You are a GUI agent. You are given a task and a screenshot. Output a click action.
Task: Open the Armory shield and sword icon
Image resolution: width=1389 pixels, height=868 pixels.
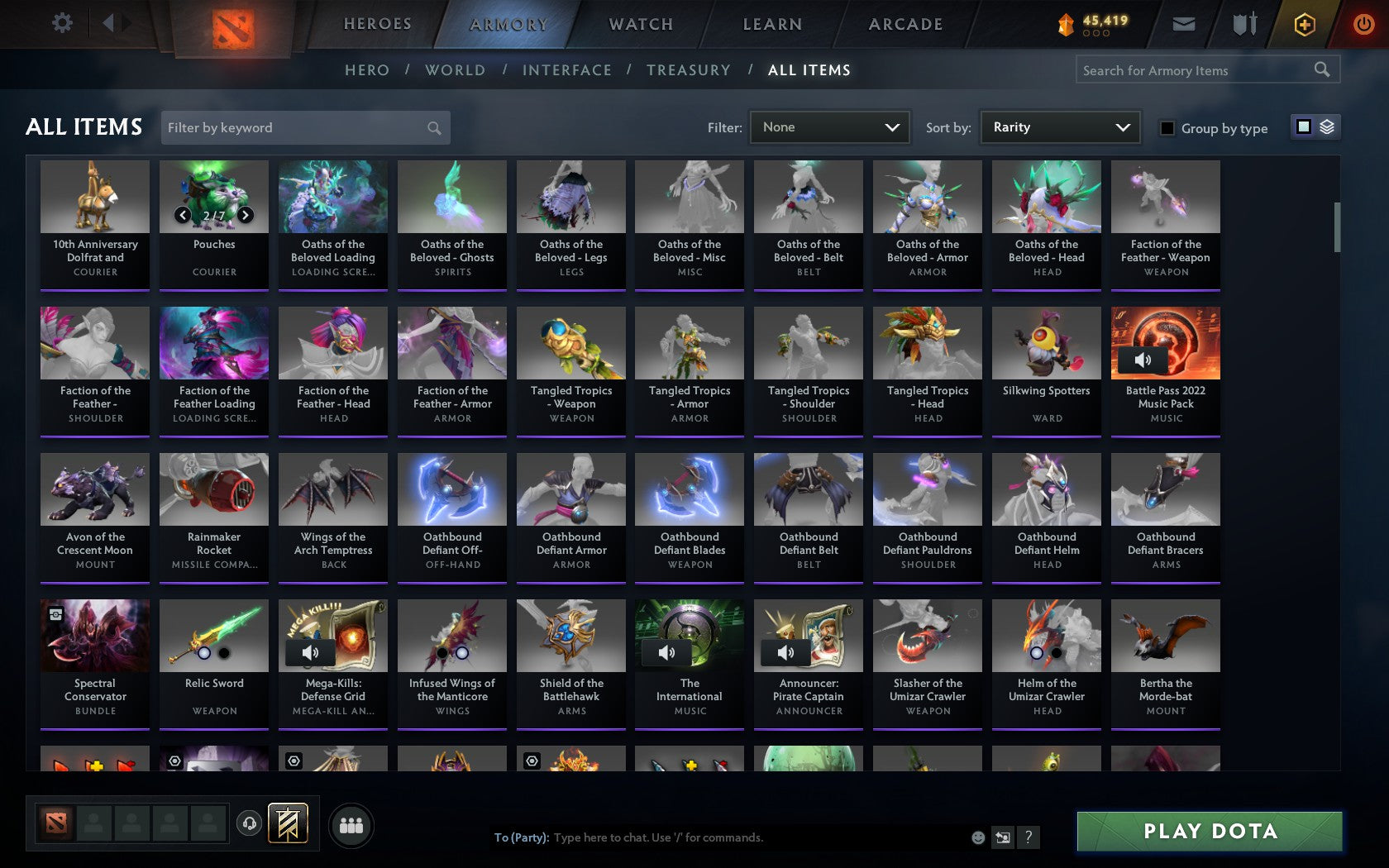(1243, 23)
